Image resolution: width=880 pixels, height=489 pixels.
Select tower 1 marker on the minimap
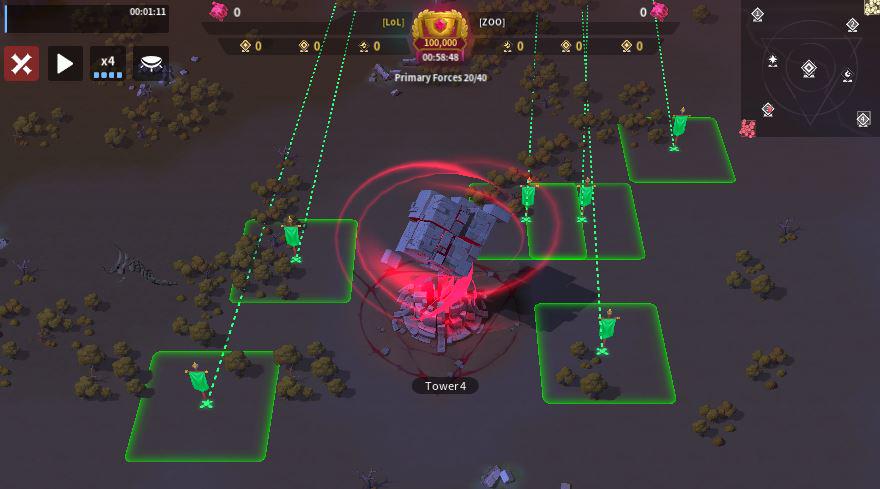pos(758,15)
